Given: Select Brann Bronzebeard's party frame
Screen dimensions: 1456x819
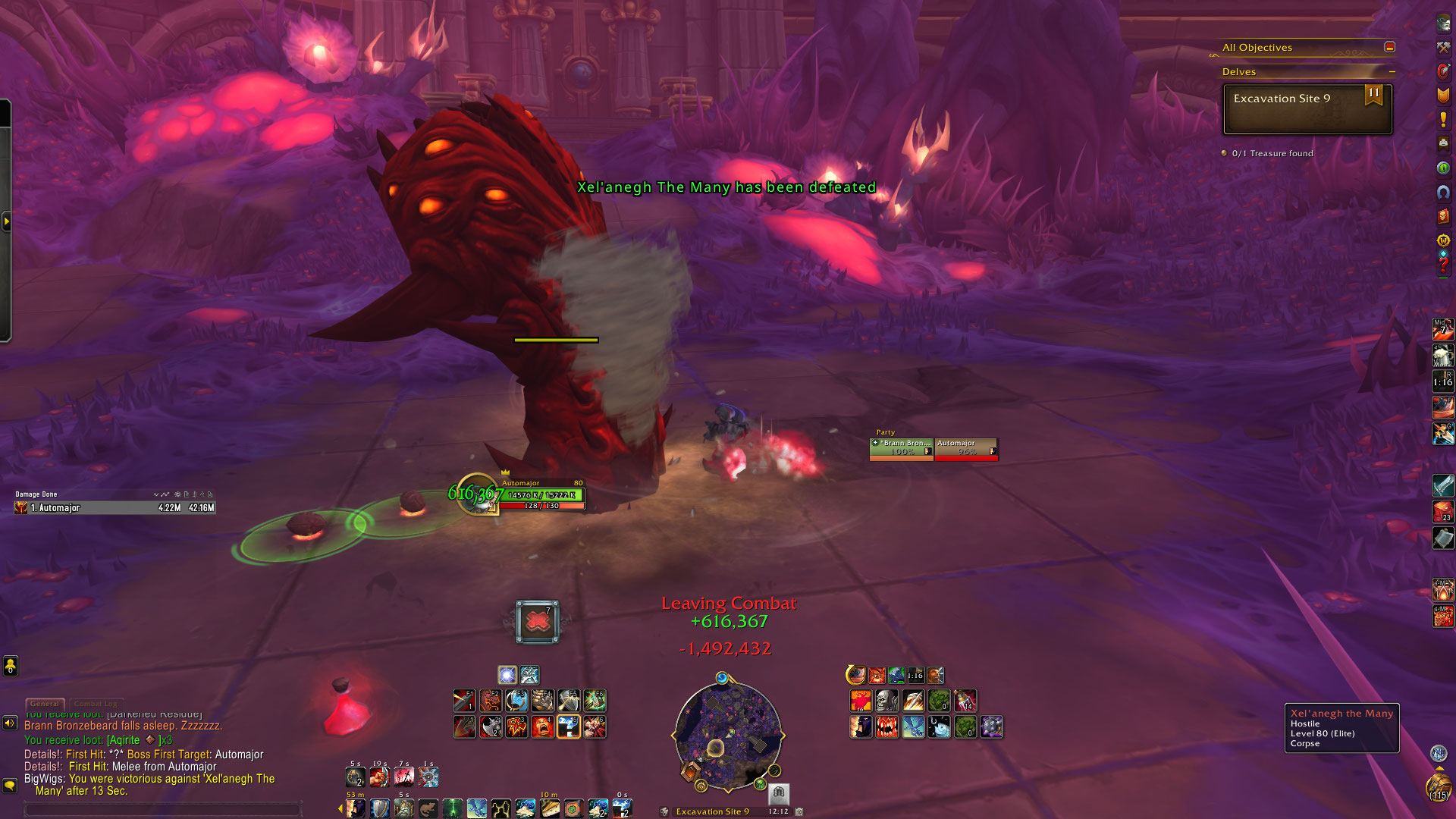Looking at the screenshot, I should pos(902,448).
